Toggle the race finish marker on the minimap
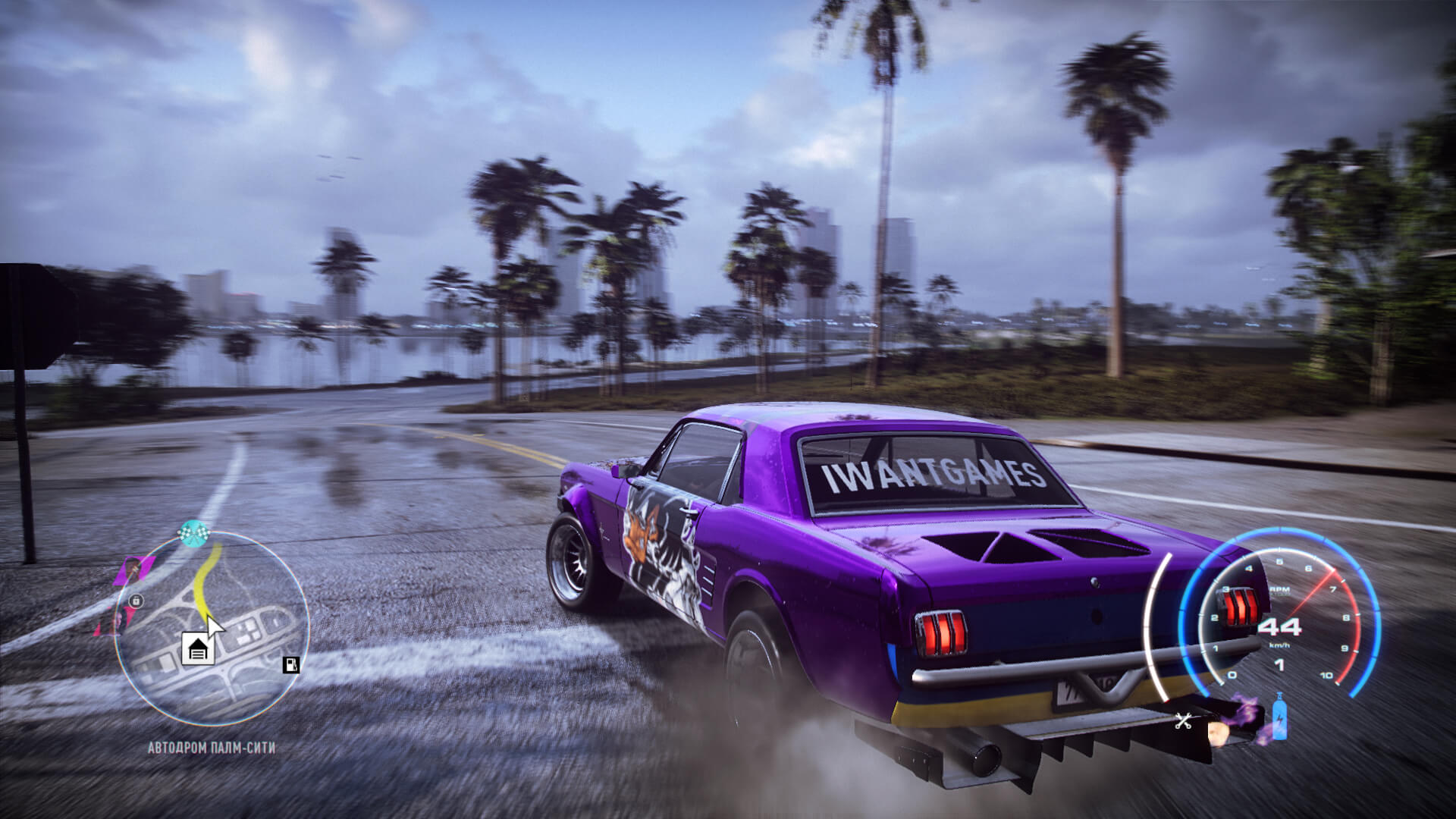The width and height of the screenshot is (1456, 819). [194, 534]
